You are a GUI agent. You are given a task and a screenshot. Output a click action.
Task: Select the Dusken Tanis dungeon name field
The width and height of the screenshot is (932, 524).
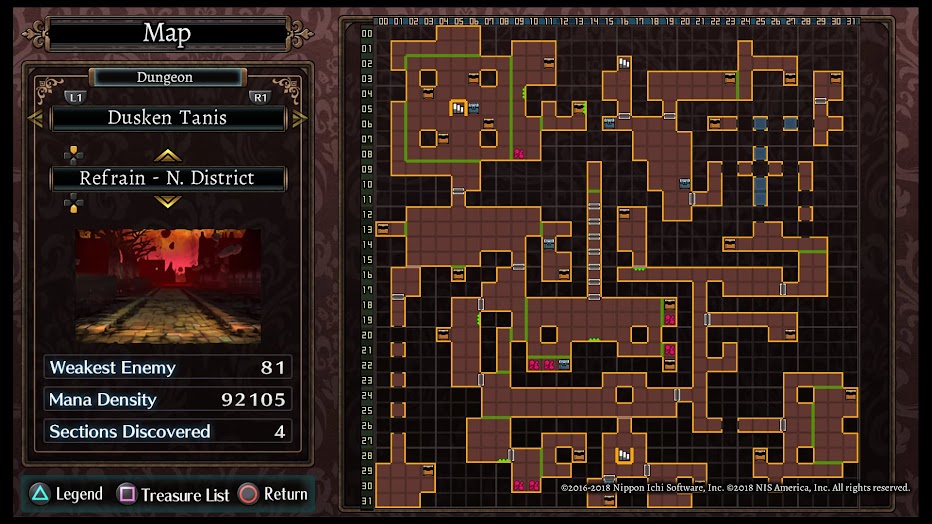pos(168,118)
